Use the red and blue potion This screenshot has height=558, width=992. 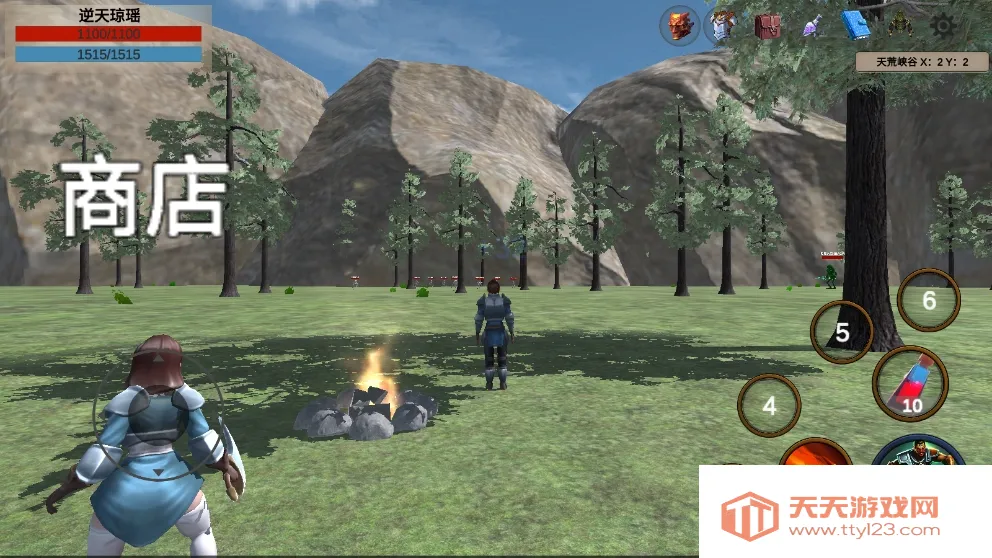[909, 385]
